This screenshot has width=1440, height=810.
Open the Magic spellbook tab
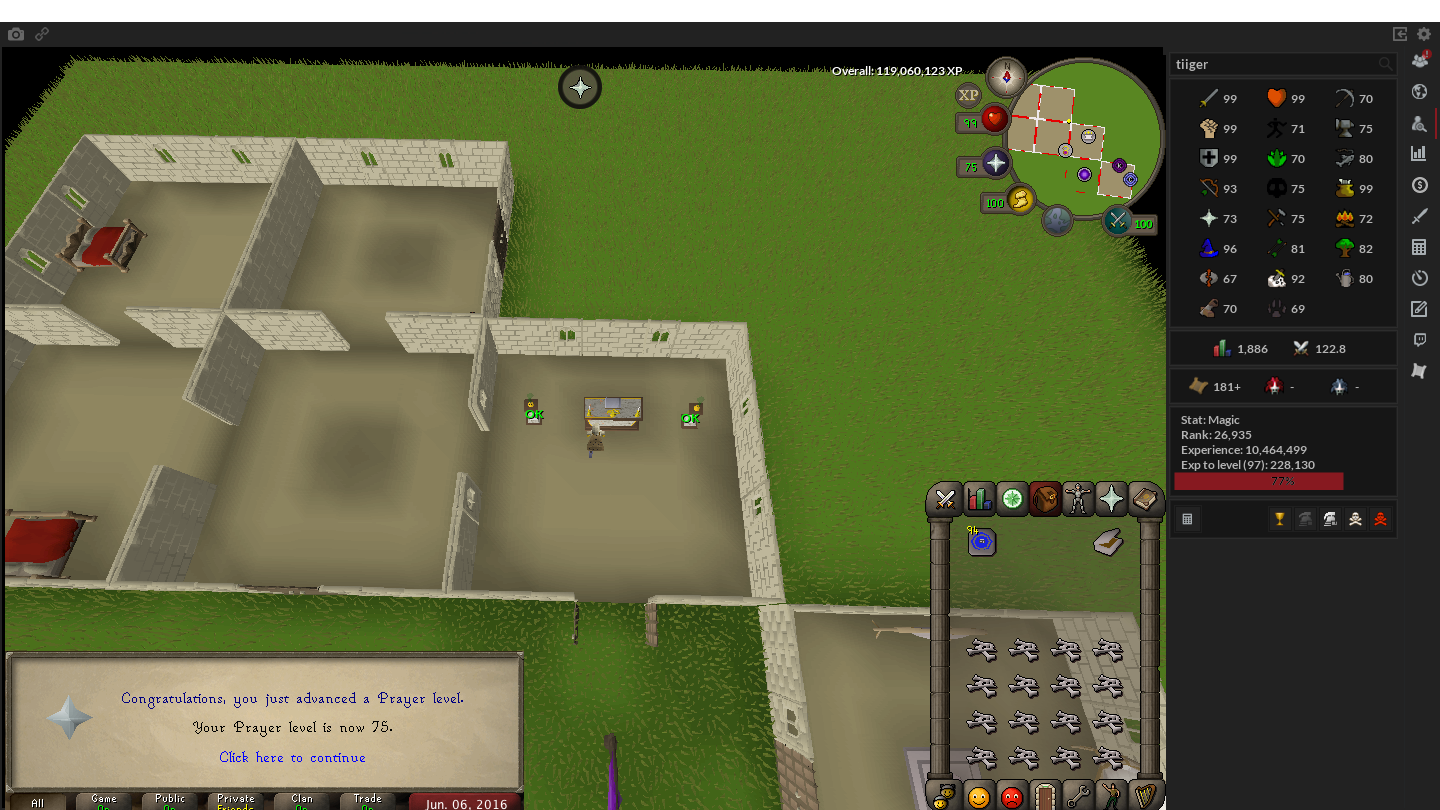[1145, 499]
